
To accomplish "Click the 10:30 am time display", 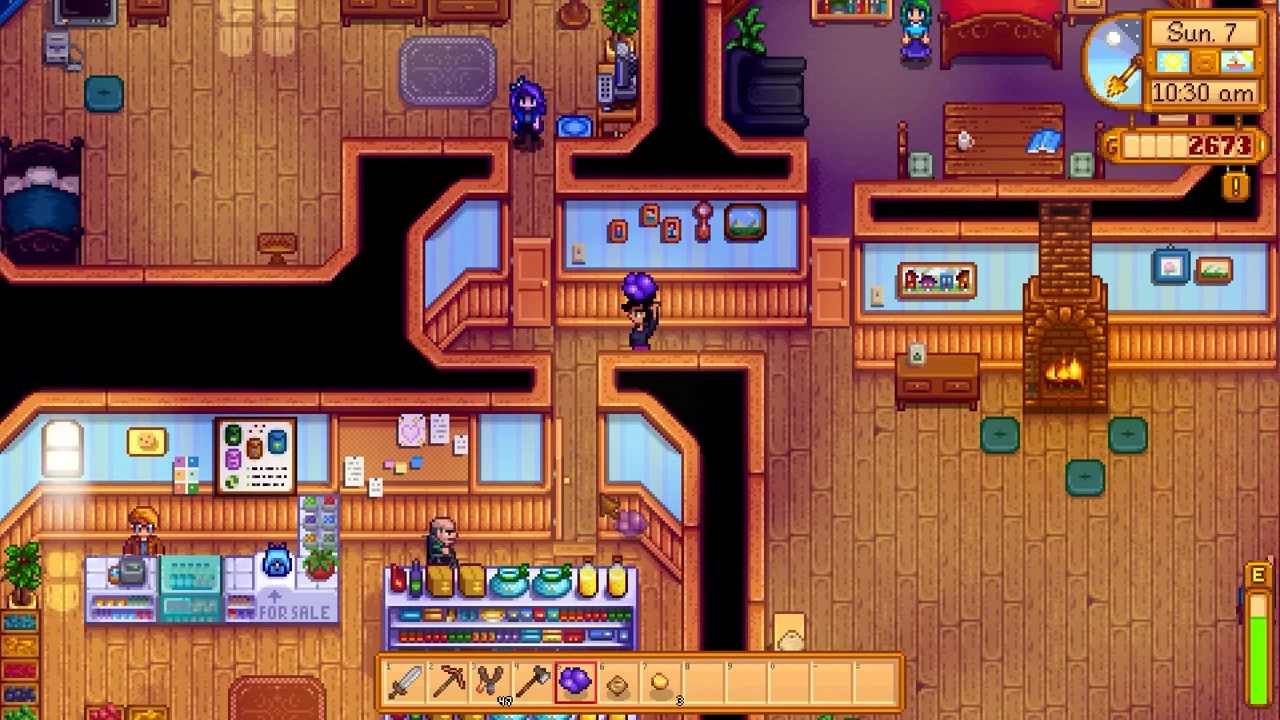I will (x=1203, y=92).
